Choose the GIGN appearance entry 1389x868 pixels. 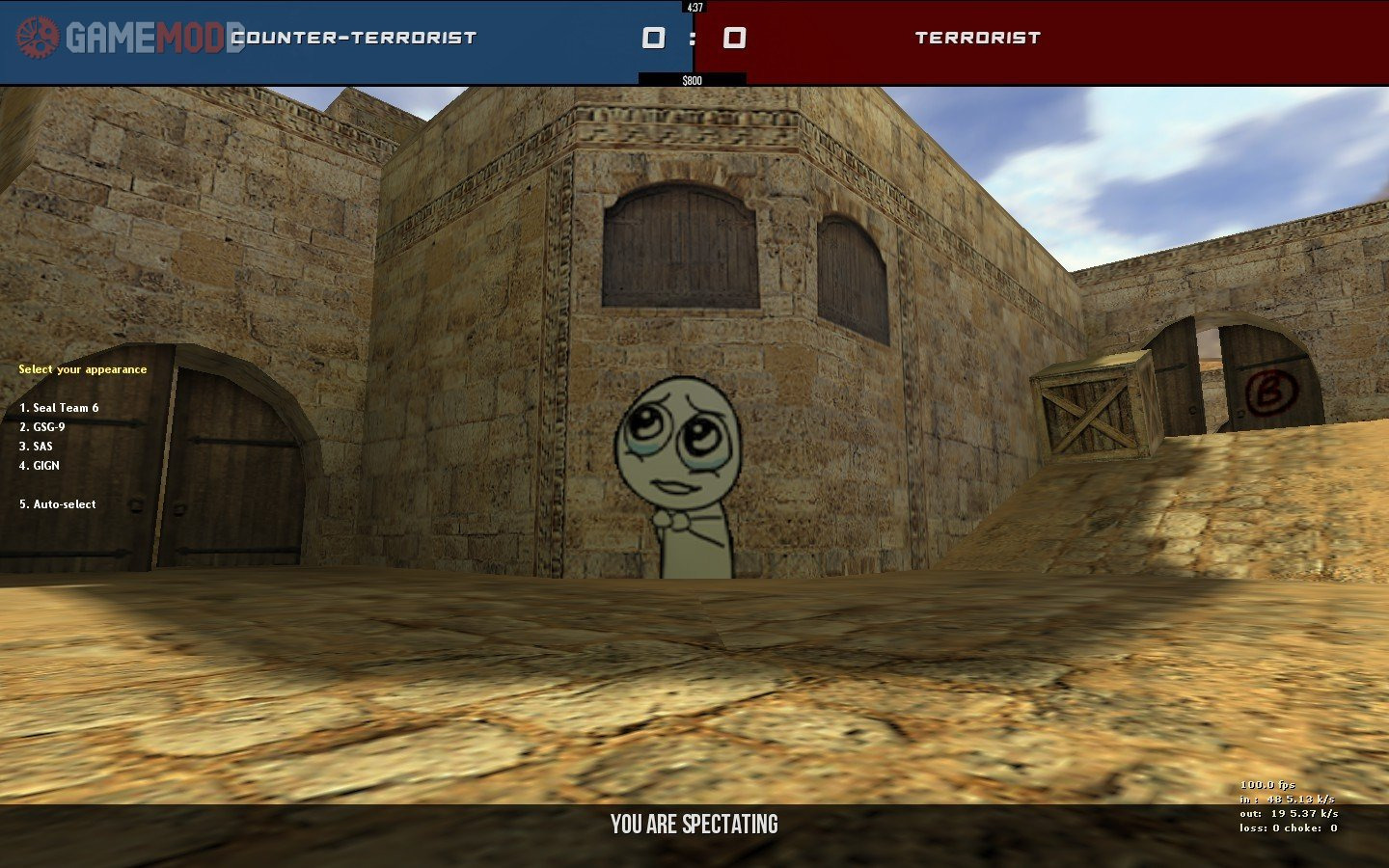(x=40, y=466)
